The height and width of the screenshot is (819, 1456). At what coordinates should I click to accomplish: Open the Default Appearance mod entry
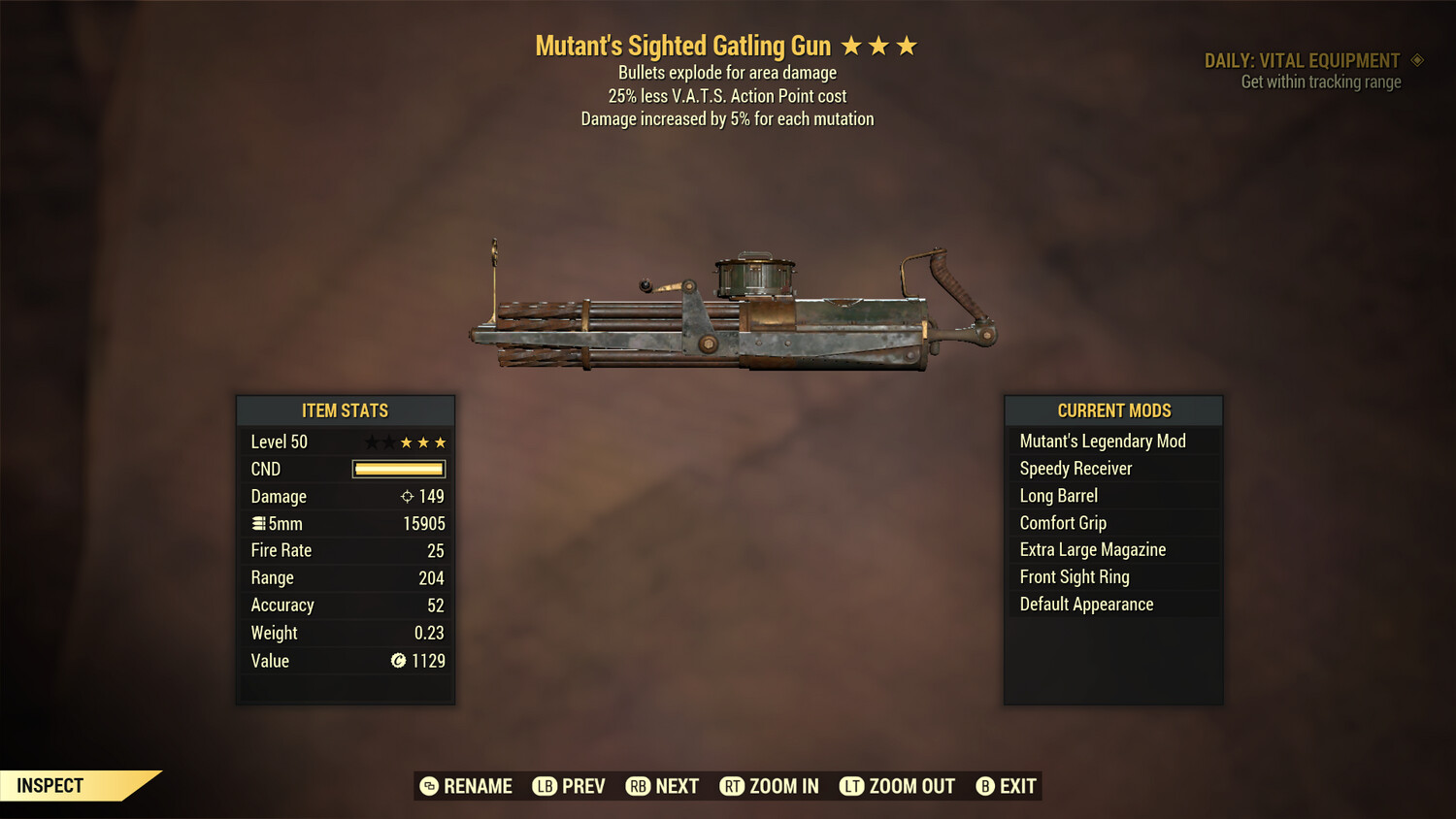pyautogui.click(x=1085, y=604)
